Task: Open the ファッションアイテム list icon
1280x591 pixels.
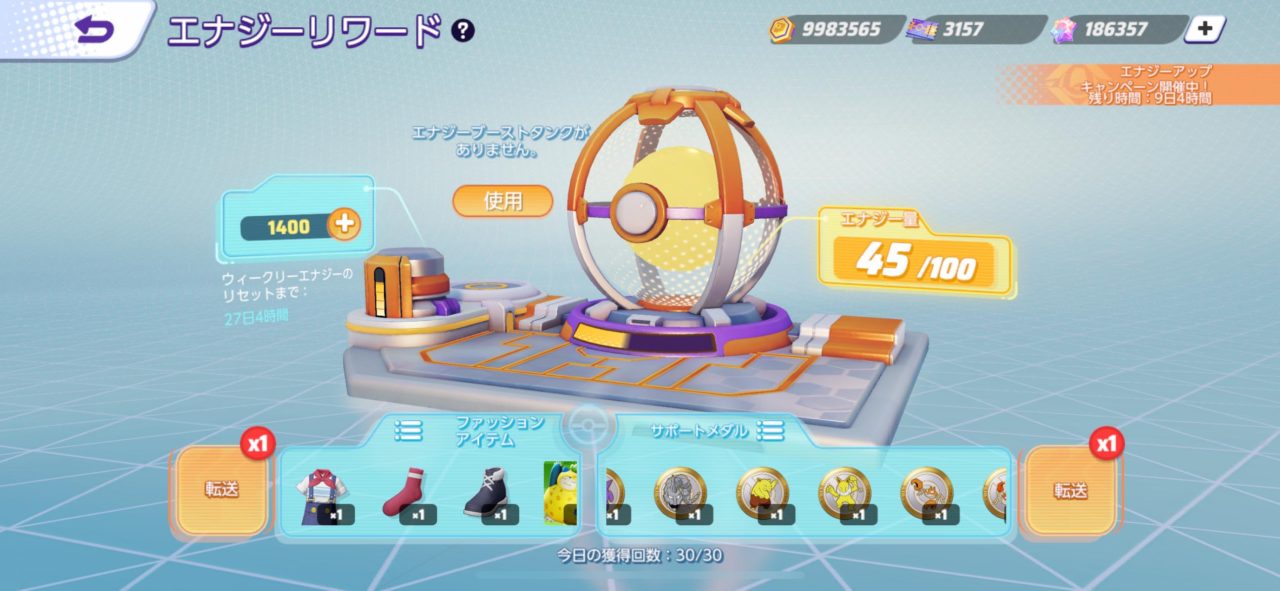Action: point(408,430)
